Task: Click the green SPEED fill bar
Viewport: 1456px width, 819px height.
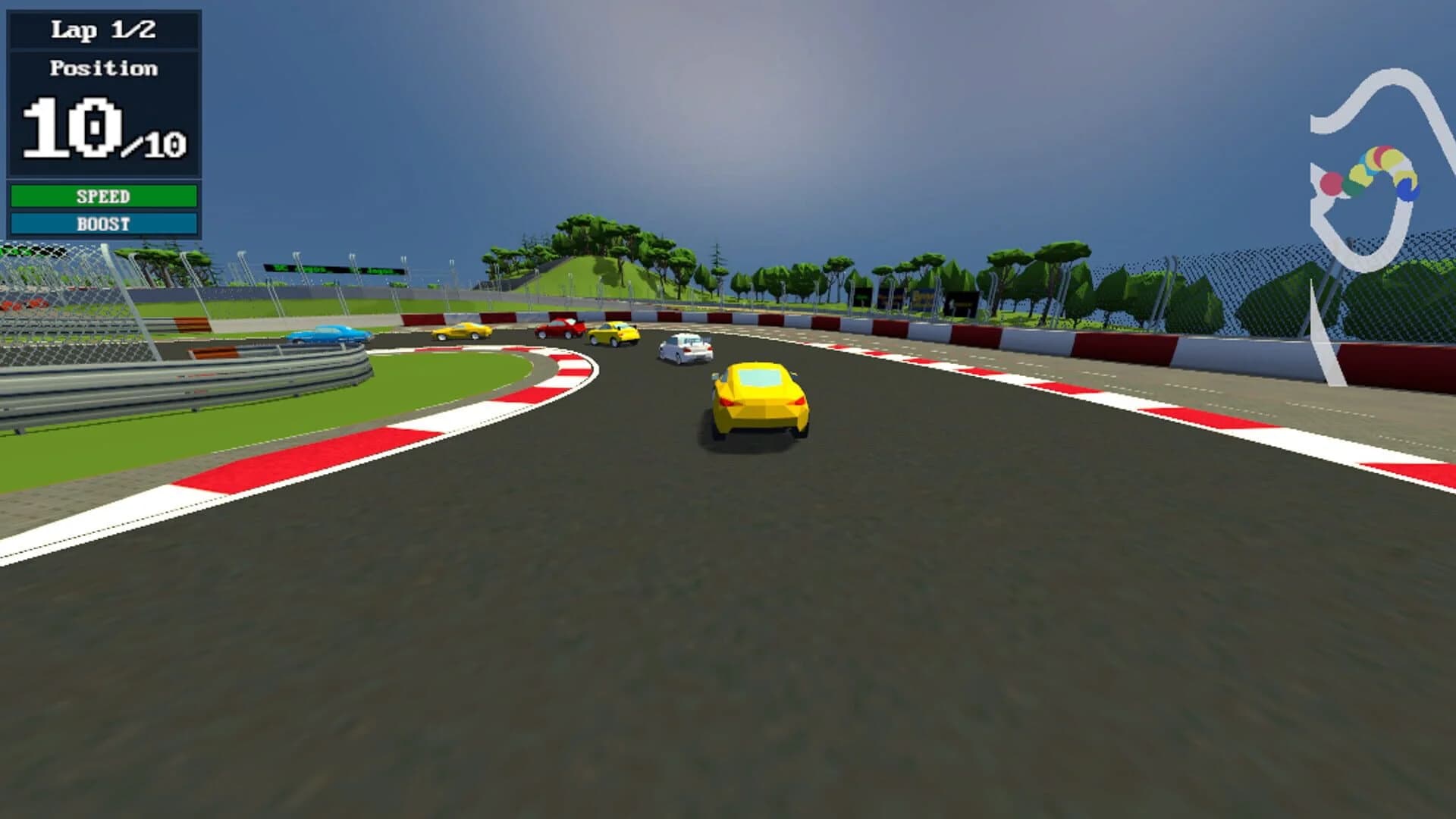Action: [102, 196]
